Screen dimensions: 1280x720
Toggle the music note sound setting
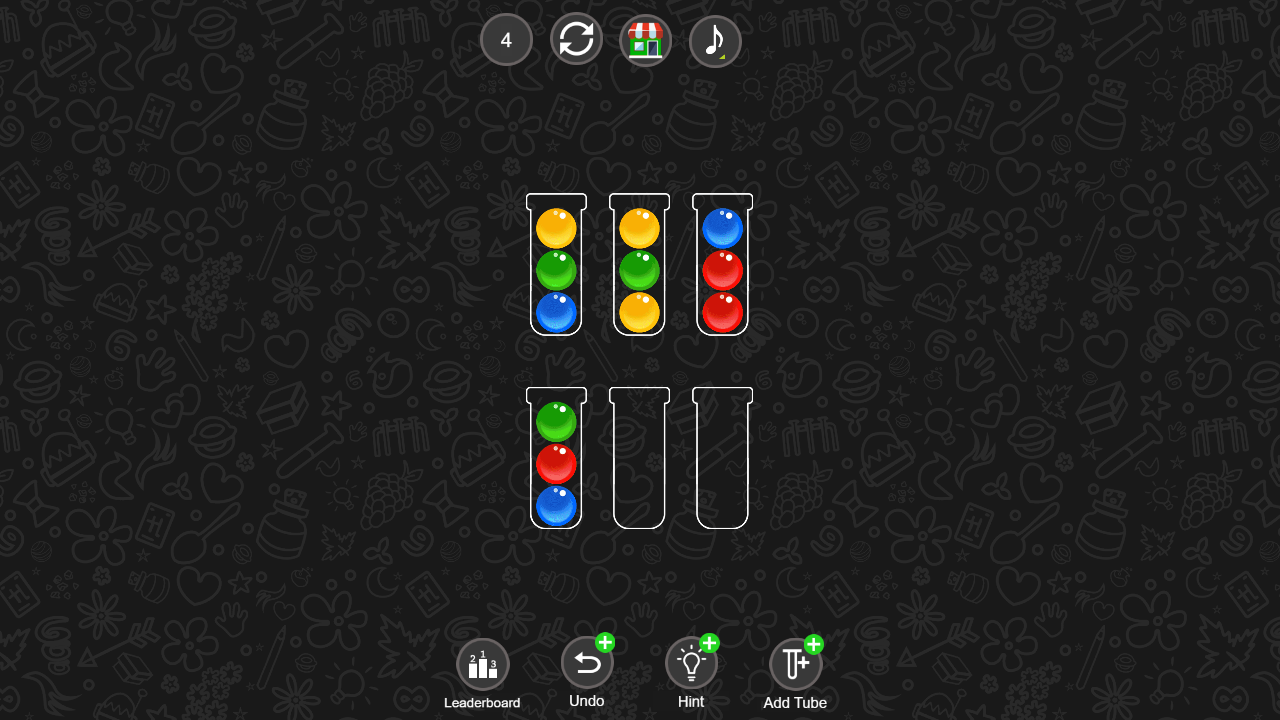click(715, 40)
